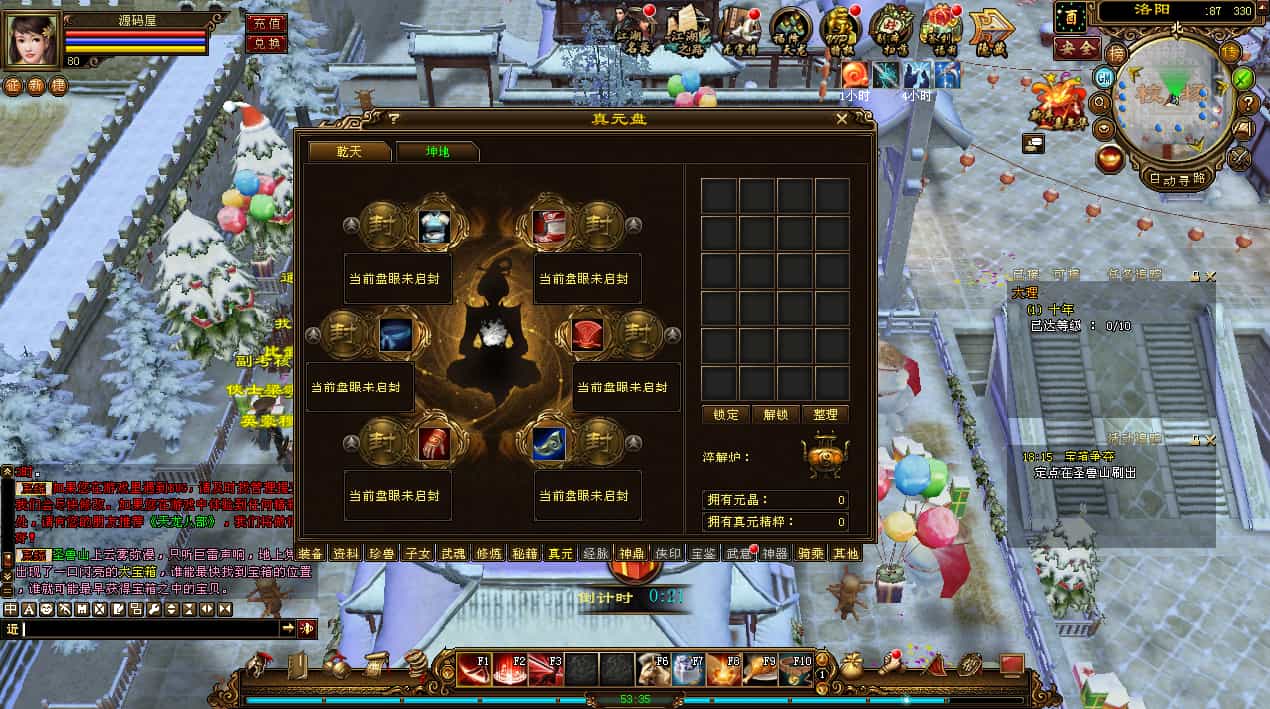The width and height of the screenshot is (1270, 709).
Task: Open the 淬解炉 furnace icon
Action: 824,456
